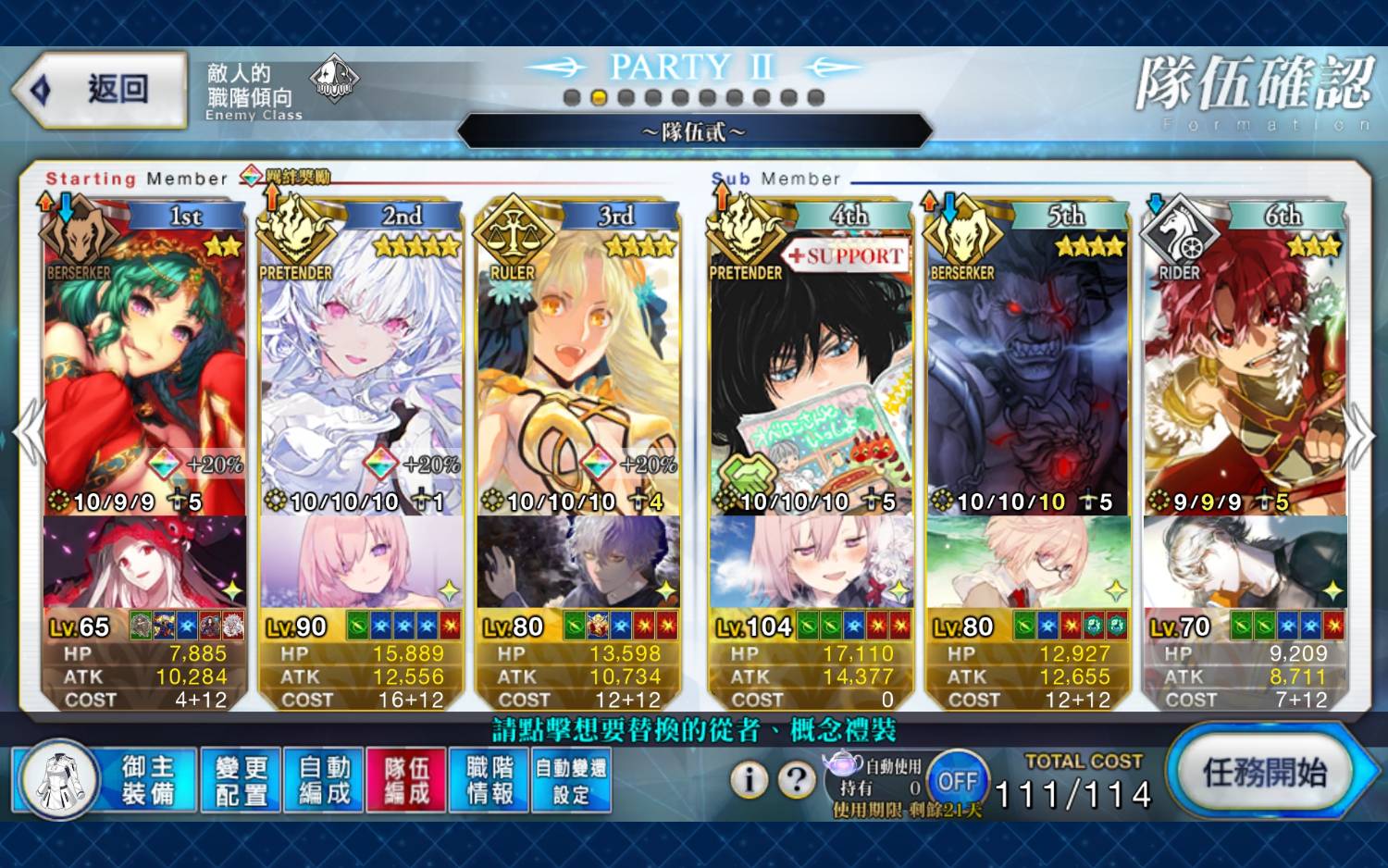View the enemy class tendency icon
This screenshot has height=868, width=1388.
pyautogui.click(x=333, y=80)
